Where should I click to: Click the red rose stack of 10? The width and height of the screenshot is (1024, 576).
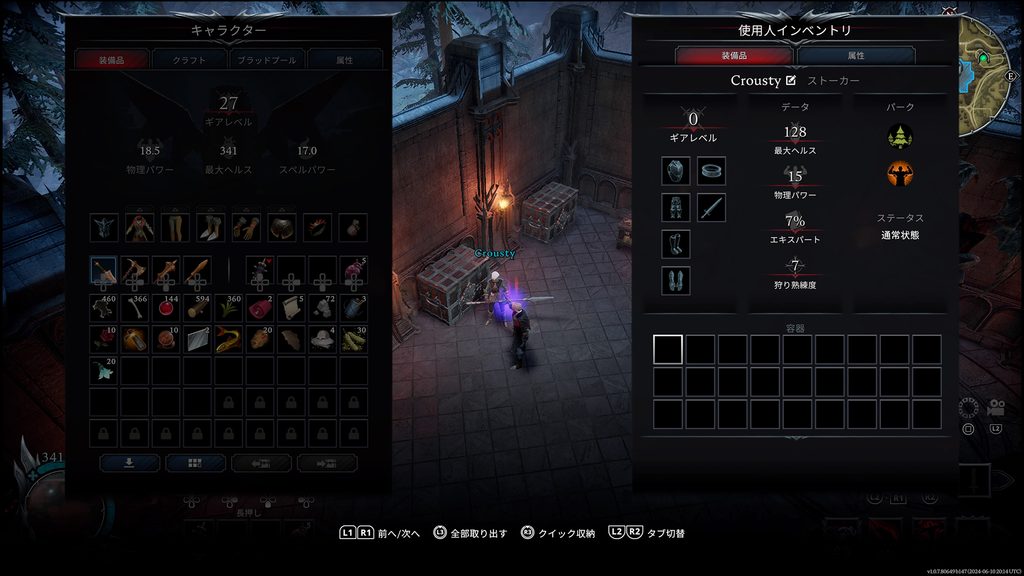(x=104, y=339)
